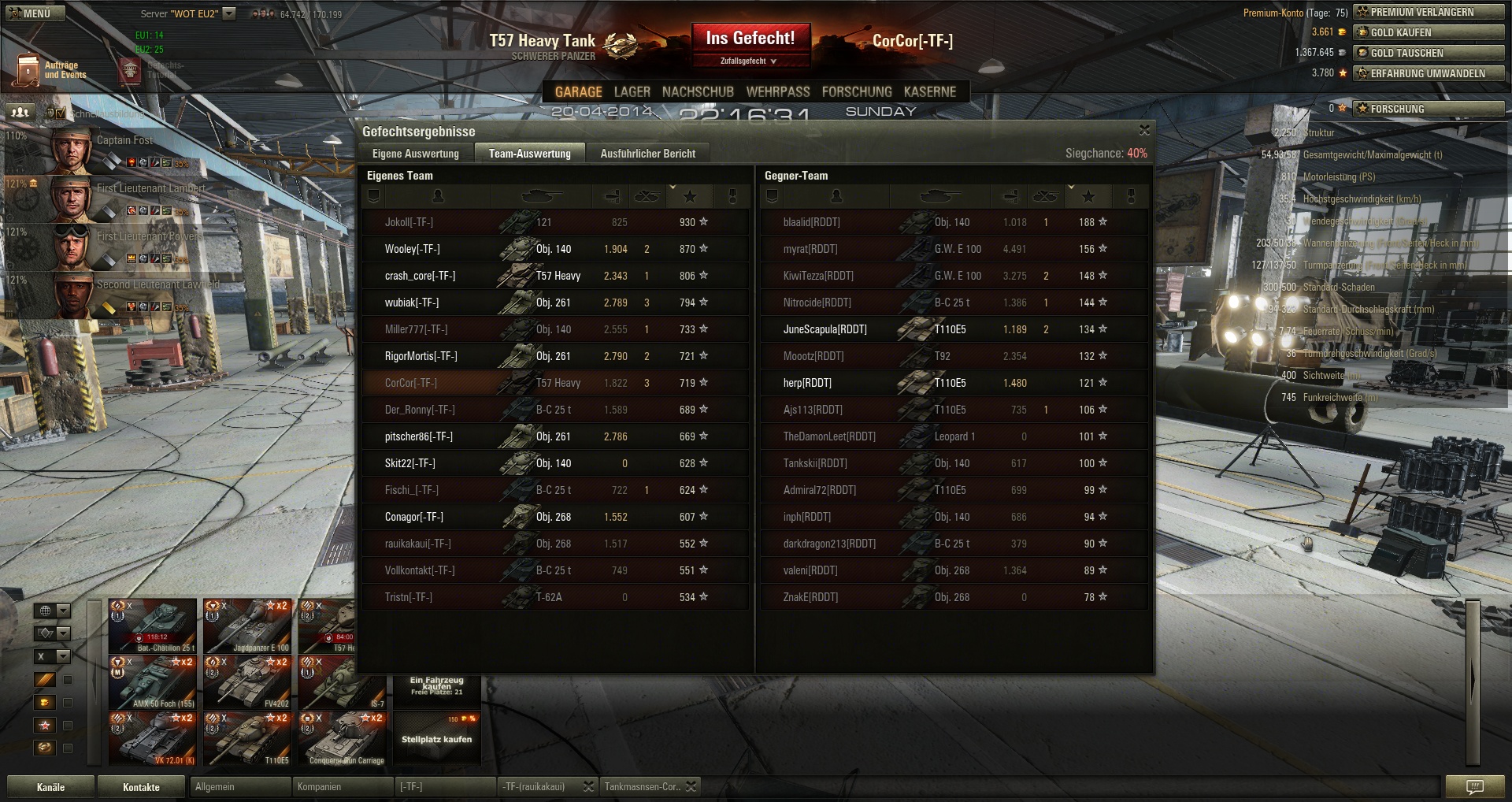
Task: Click PREMIUM VERLÄNGERN button
Action: click(1428, 12)
